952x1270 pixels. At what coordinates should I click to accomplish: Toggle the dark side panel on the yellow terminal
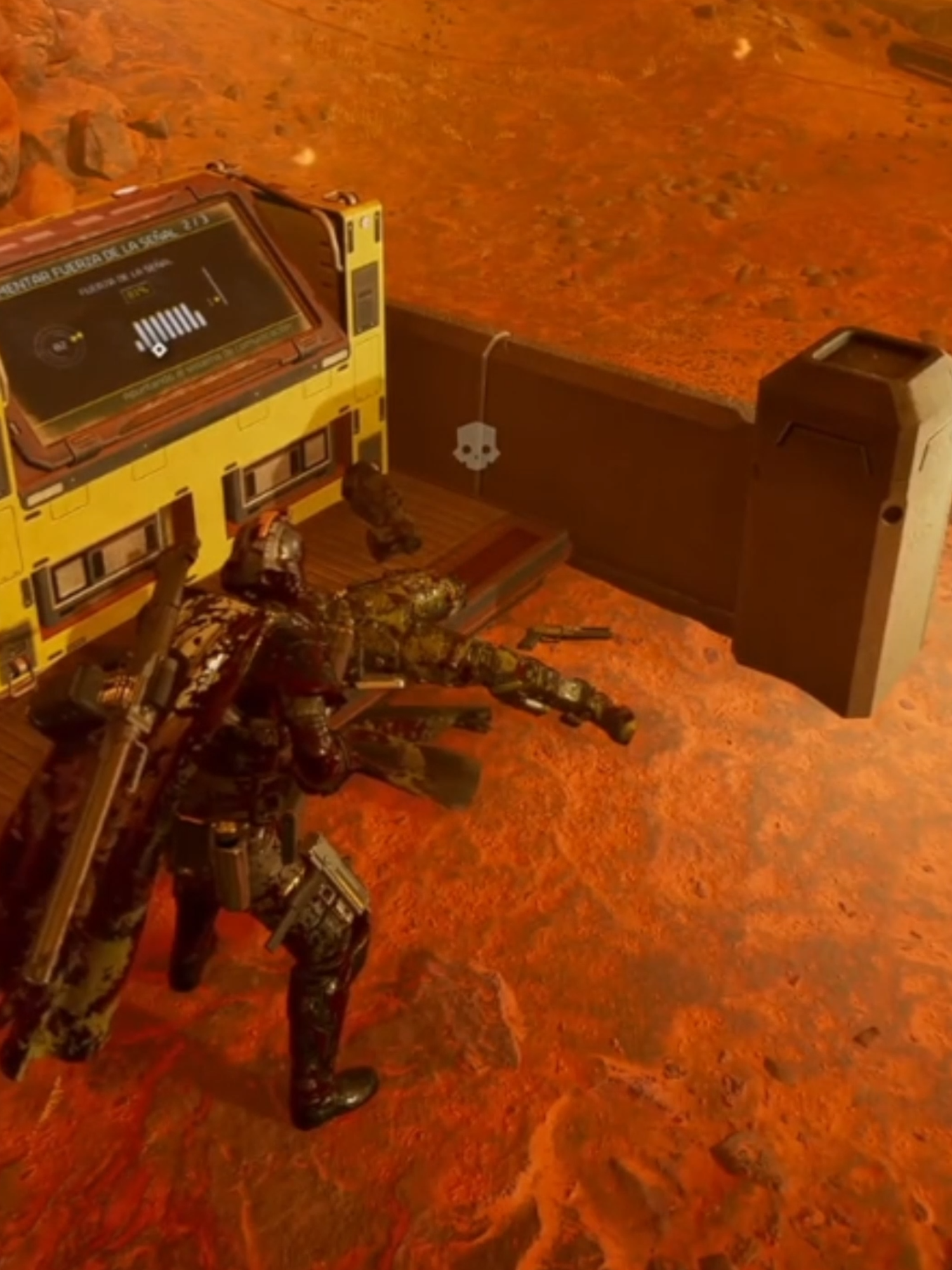(365, 298)
